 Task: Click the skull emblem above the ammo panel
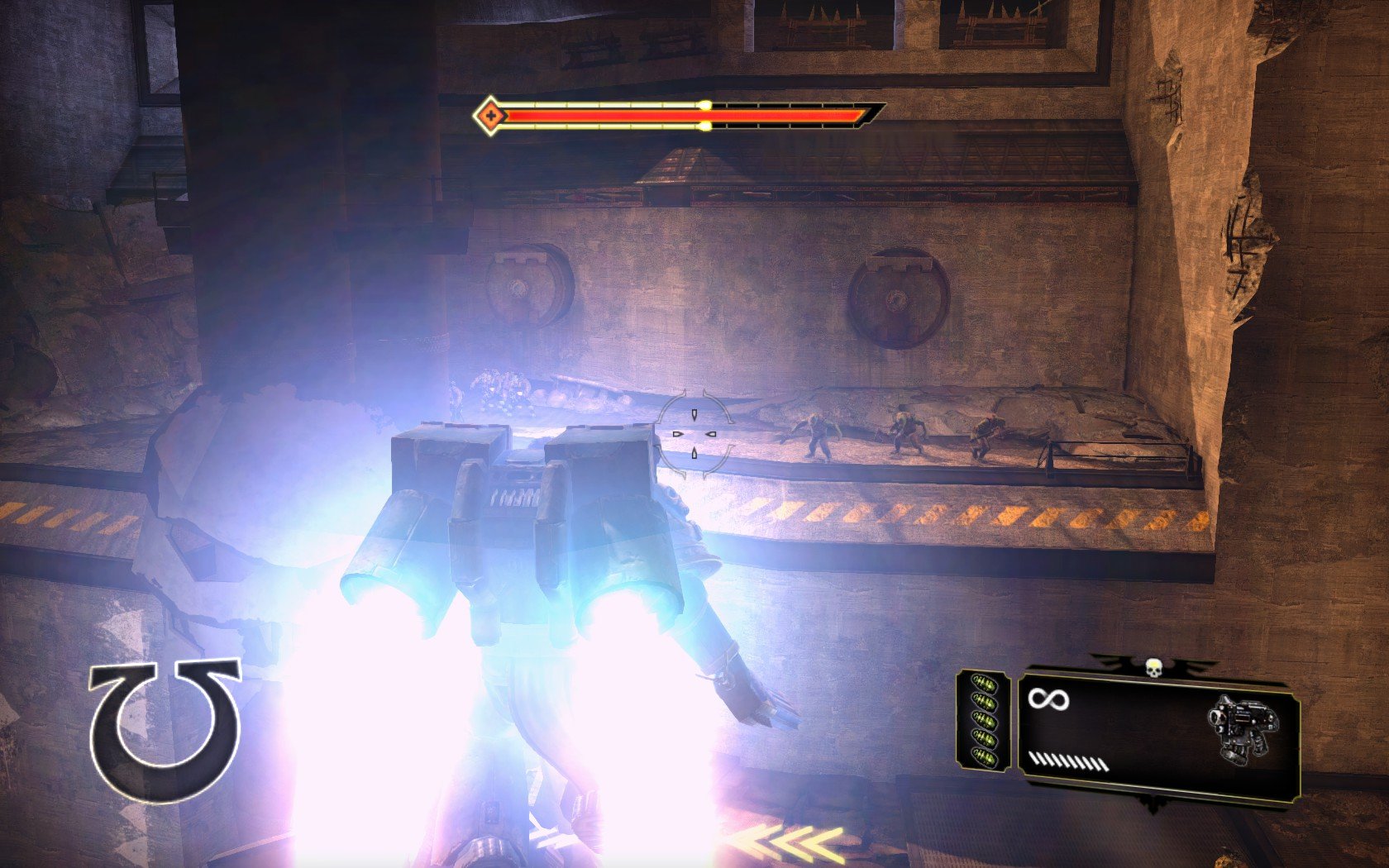(1154, 666)
